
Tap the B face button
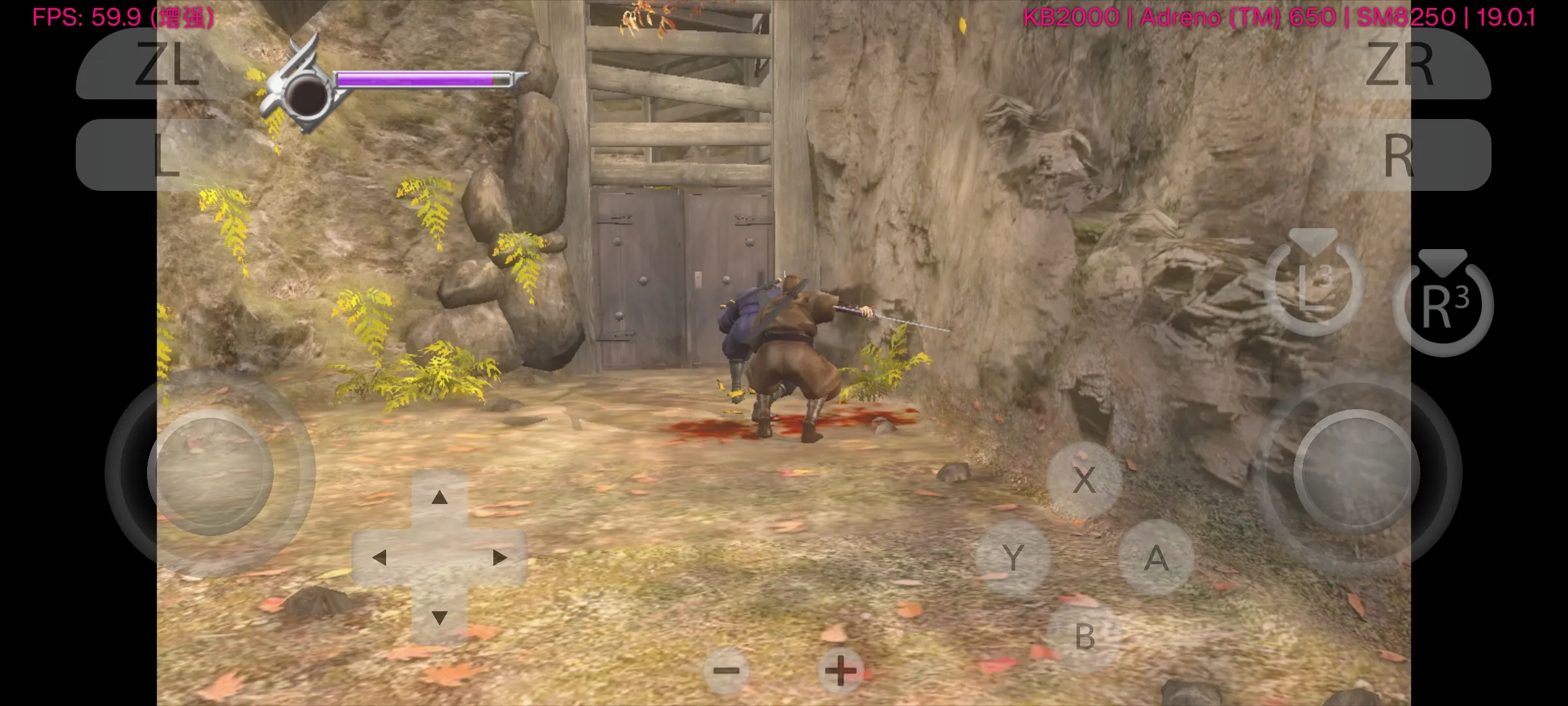[1085, 637]
